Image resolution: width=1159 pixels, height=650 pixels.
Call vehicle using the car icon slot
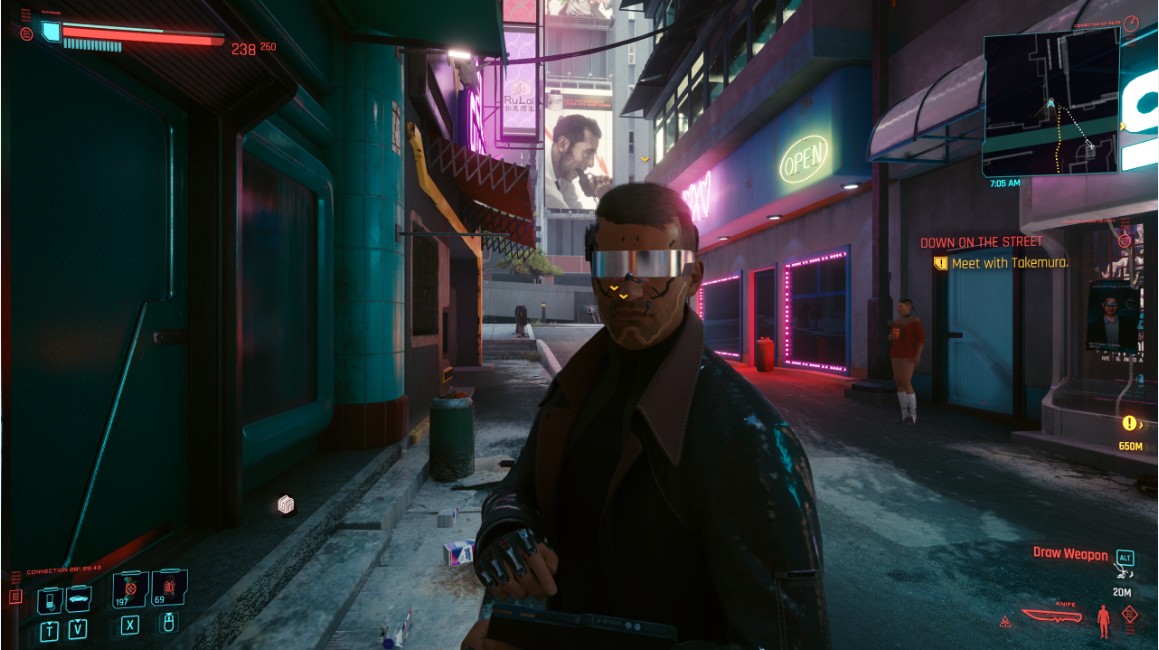(x=78, y=598)
